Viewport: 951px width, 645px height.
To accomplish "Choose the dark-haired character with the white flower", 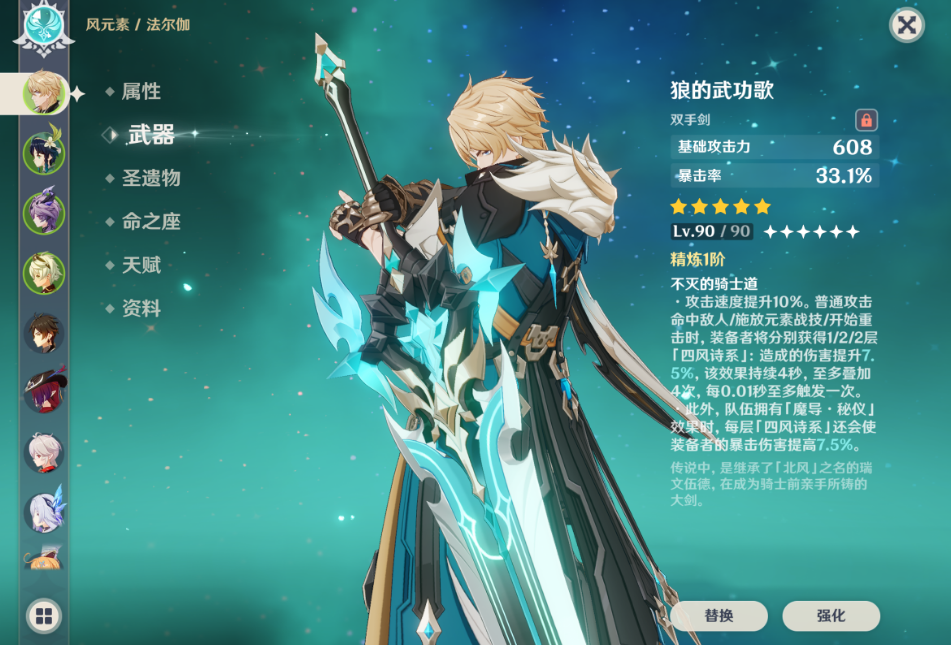I will click(44, 153).
